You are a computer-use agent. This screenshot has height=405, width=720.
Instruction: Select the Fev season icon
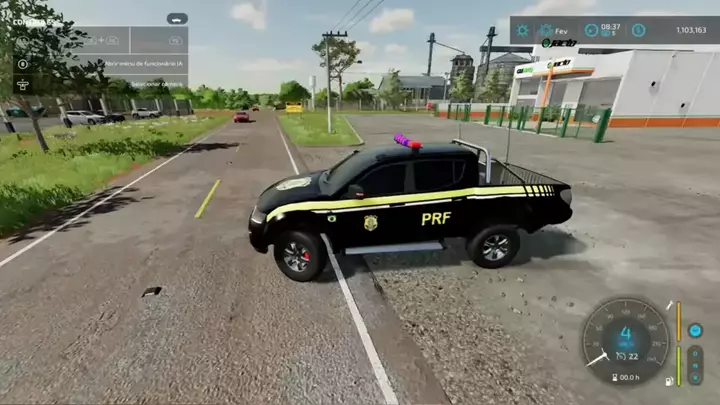click(x=546, y=30)
